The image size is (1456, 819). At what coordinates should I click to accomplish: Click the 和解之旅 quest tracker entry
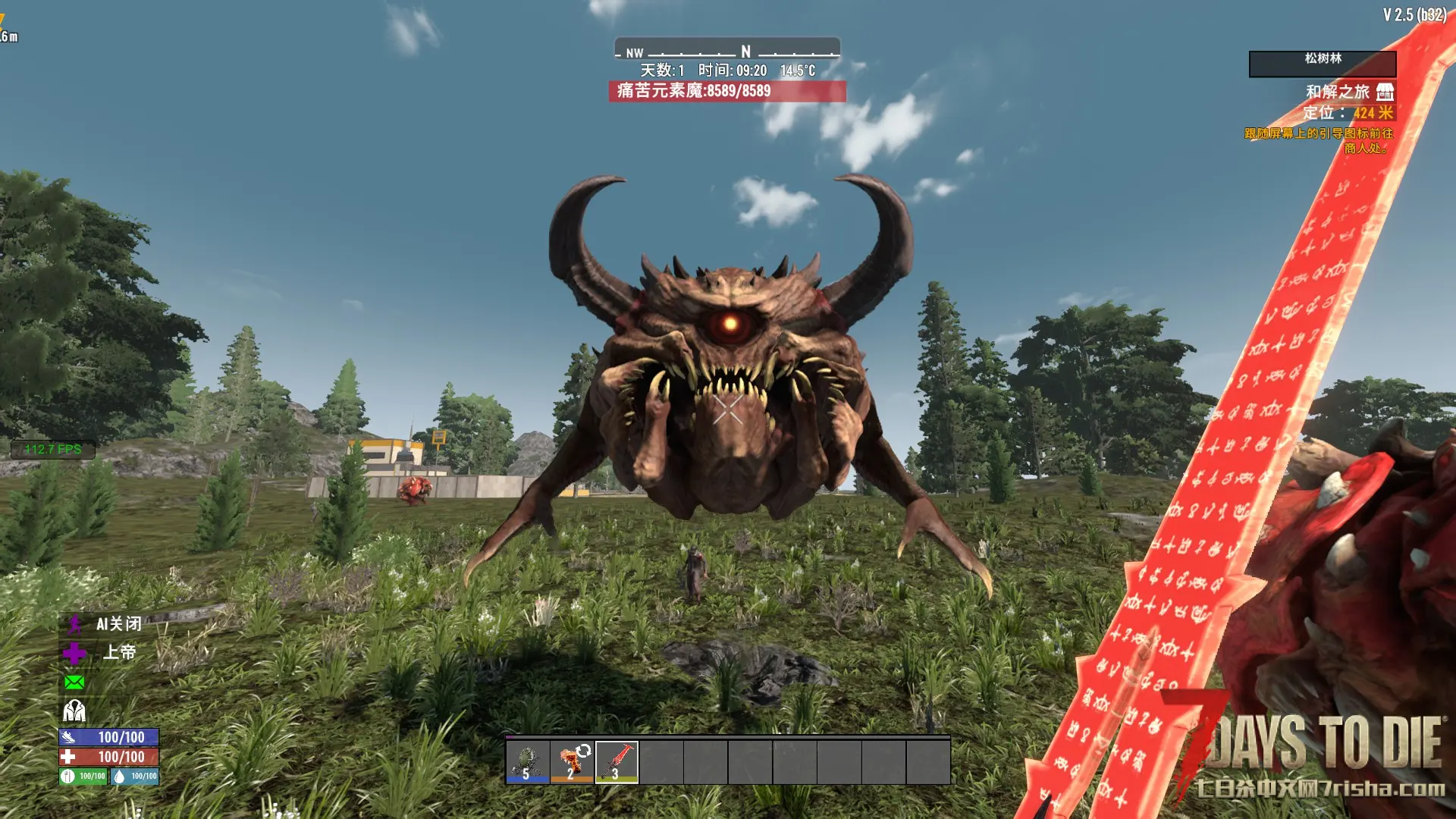click(1337, 92)
